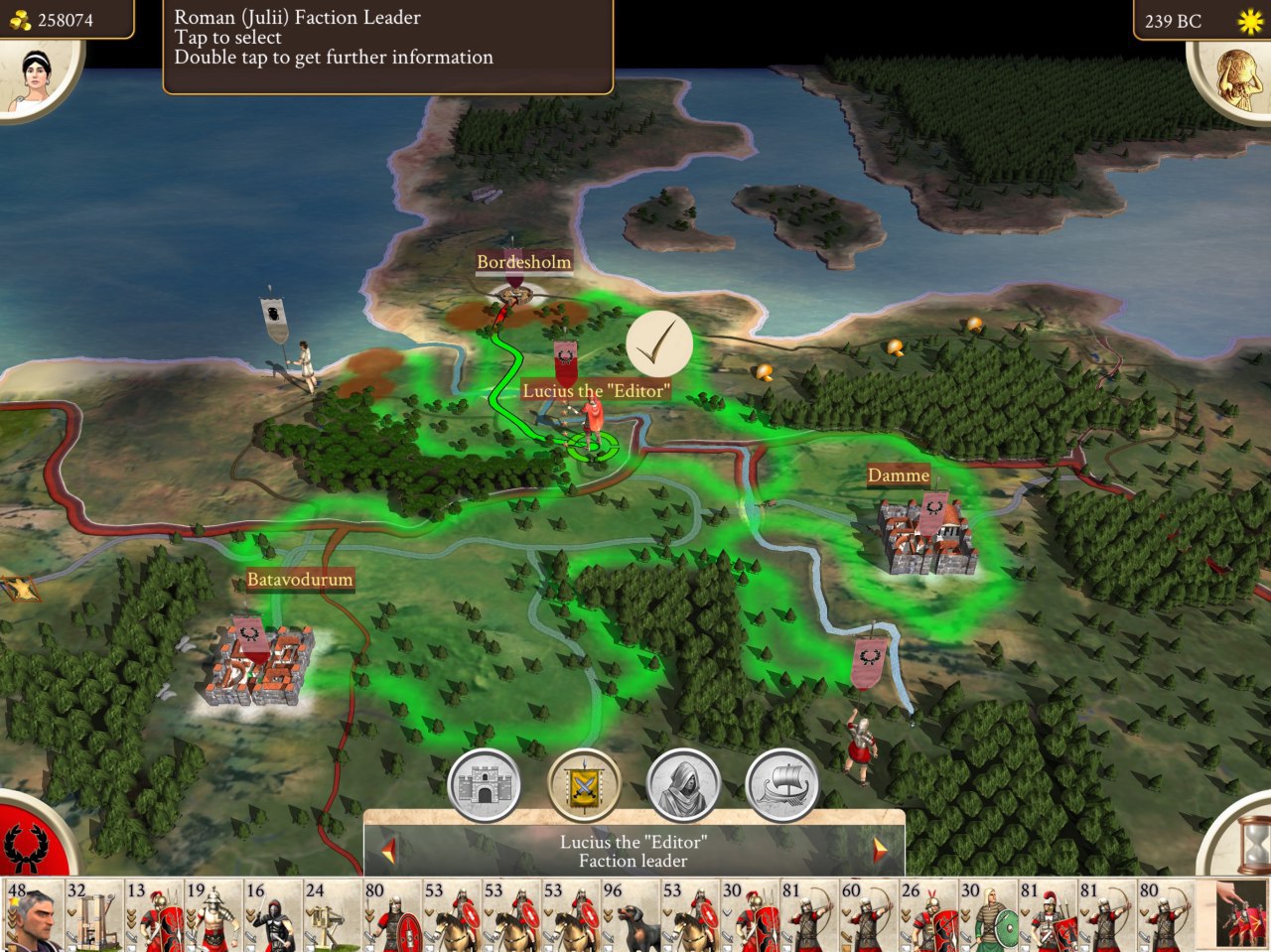Tap the previous character arrow
This screenshot has height=952, width=1271.
(385, 852)
